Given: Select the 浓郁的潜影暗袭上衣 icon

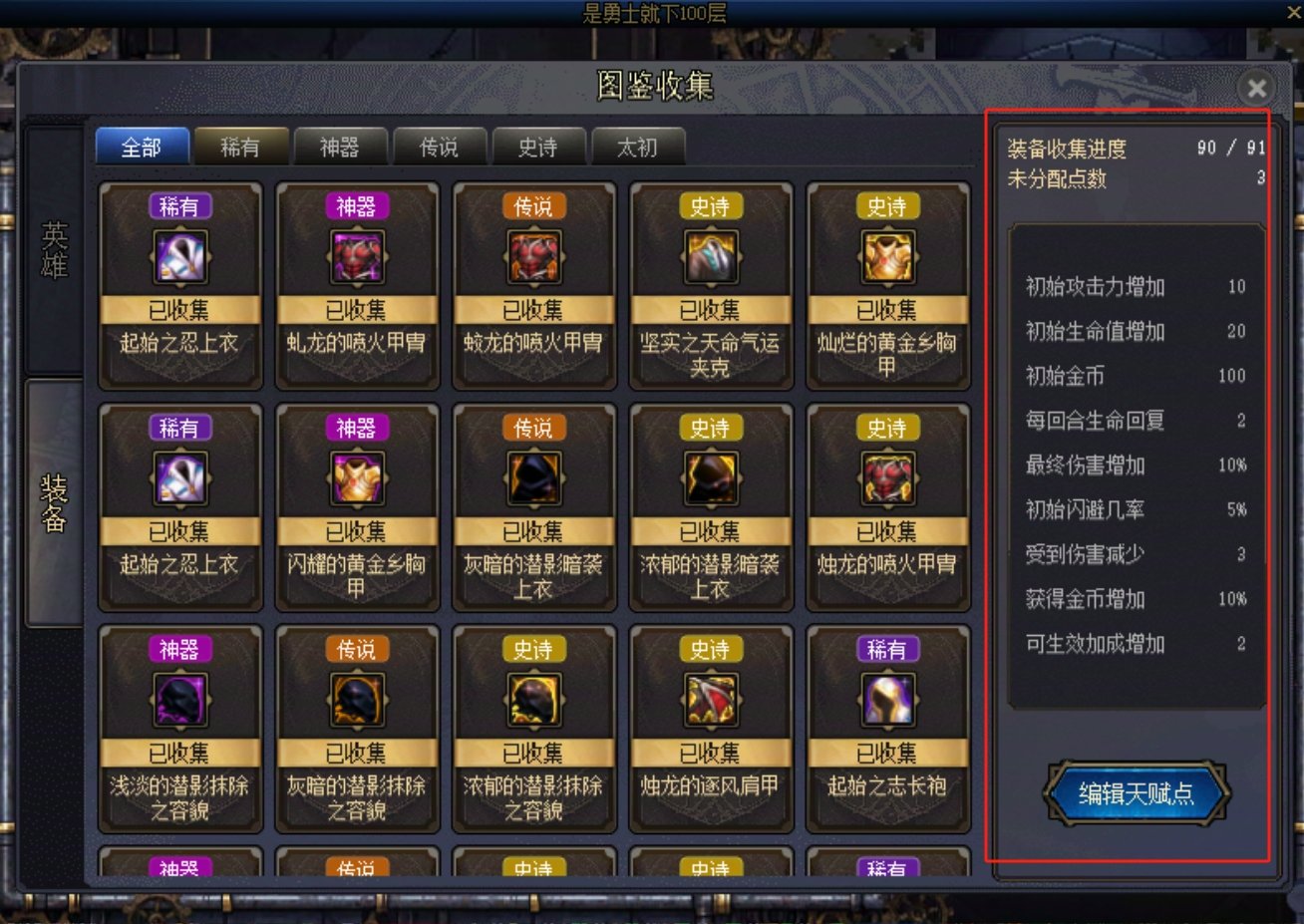Looking at the screenshot, I should (x=710, y=476).
